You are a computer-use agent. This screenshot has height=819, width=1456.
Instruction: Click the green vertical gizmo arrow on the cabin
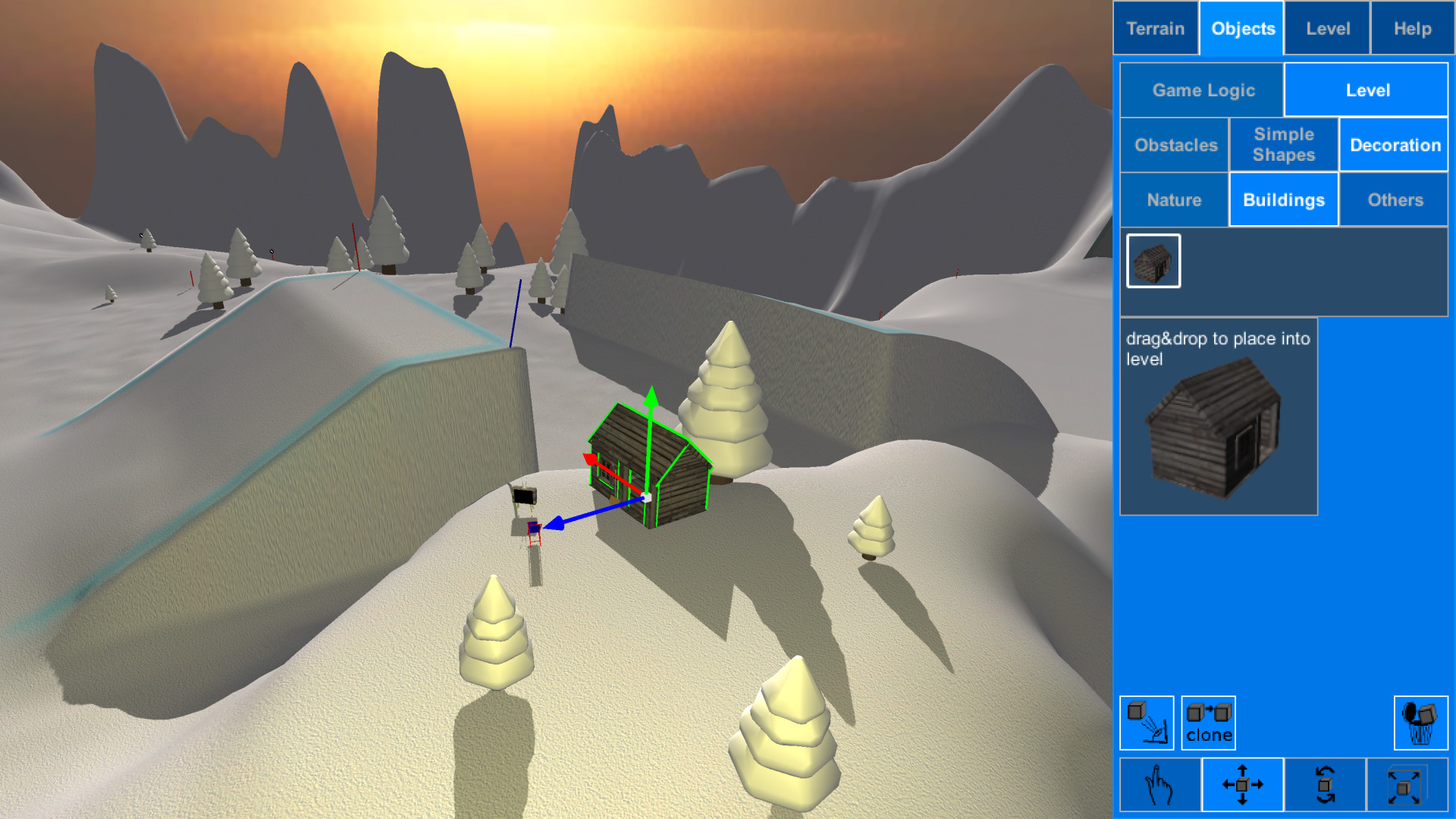651,413
